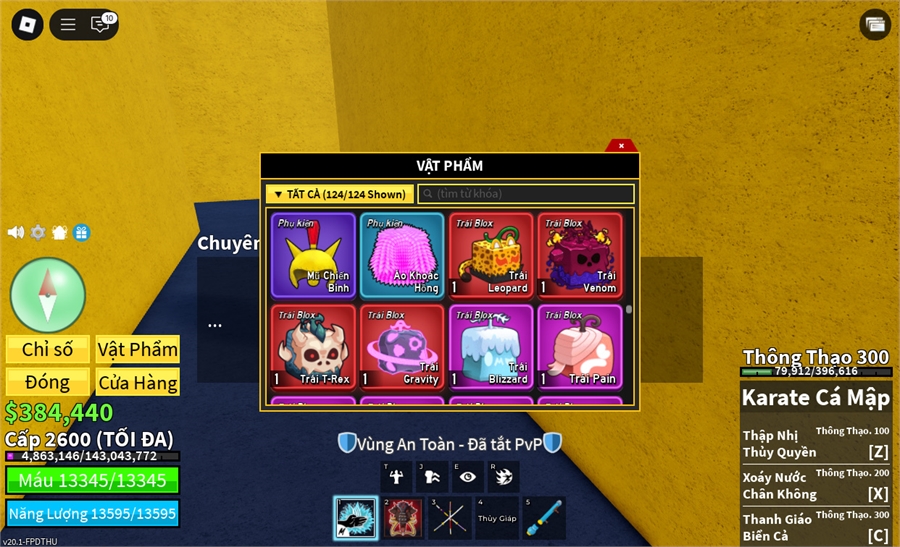Select the Áo Khoác Hồng accessory

[402, 255]
